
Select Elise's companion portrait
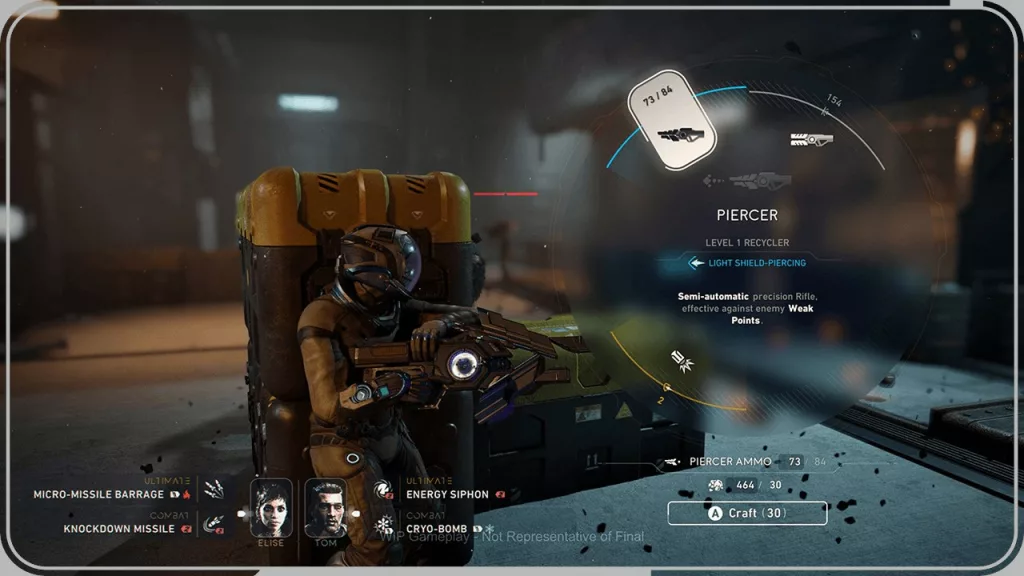[271, 508]
